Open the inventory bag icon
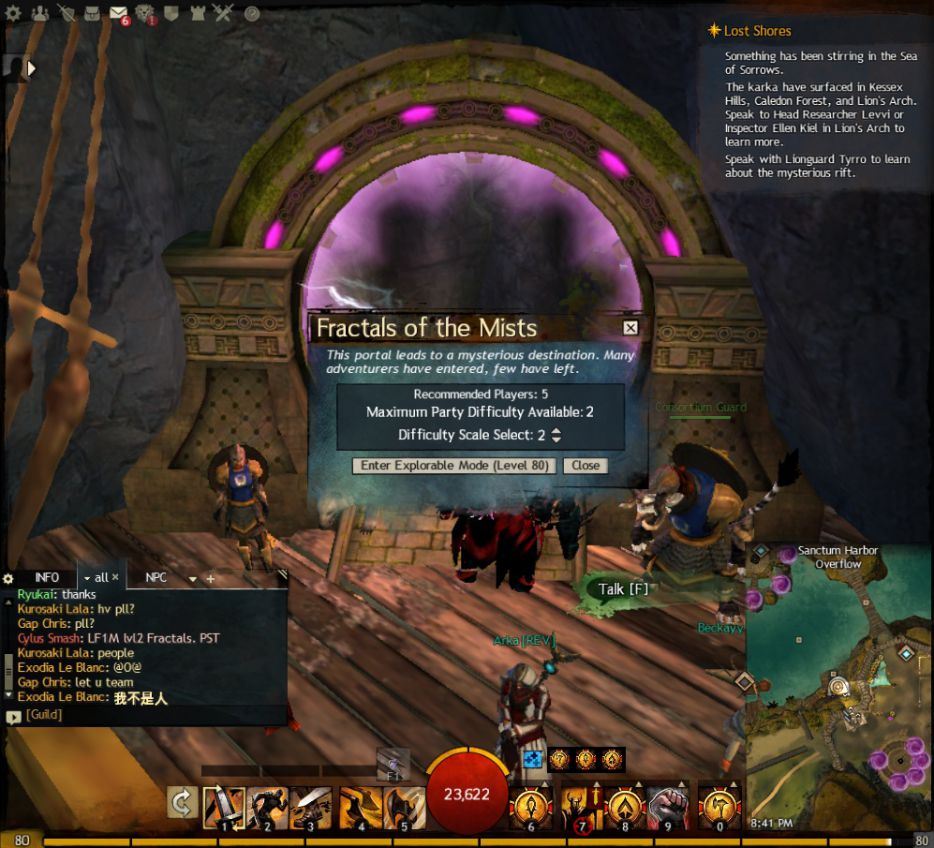The width and height of the screenshot is (934, 848). pos(92,13)
